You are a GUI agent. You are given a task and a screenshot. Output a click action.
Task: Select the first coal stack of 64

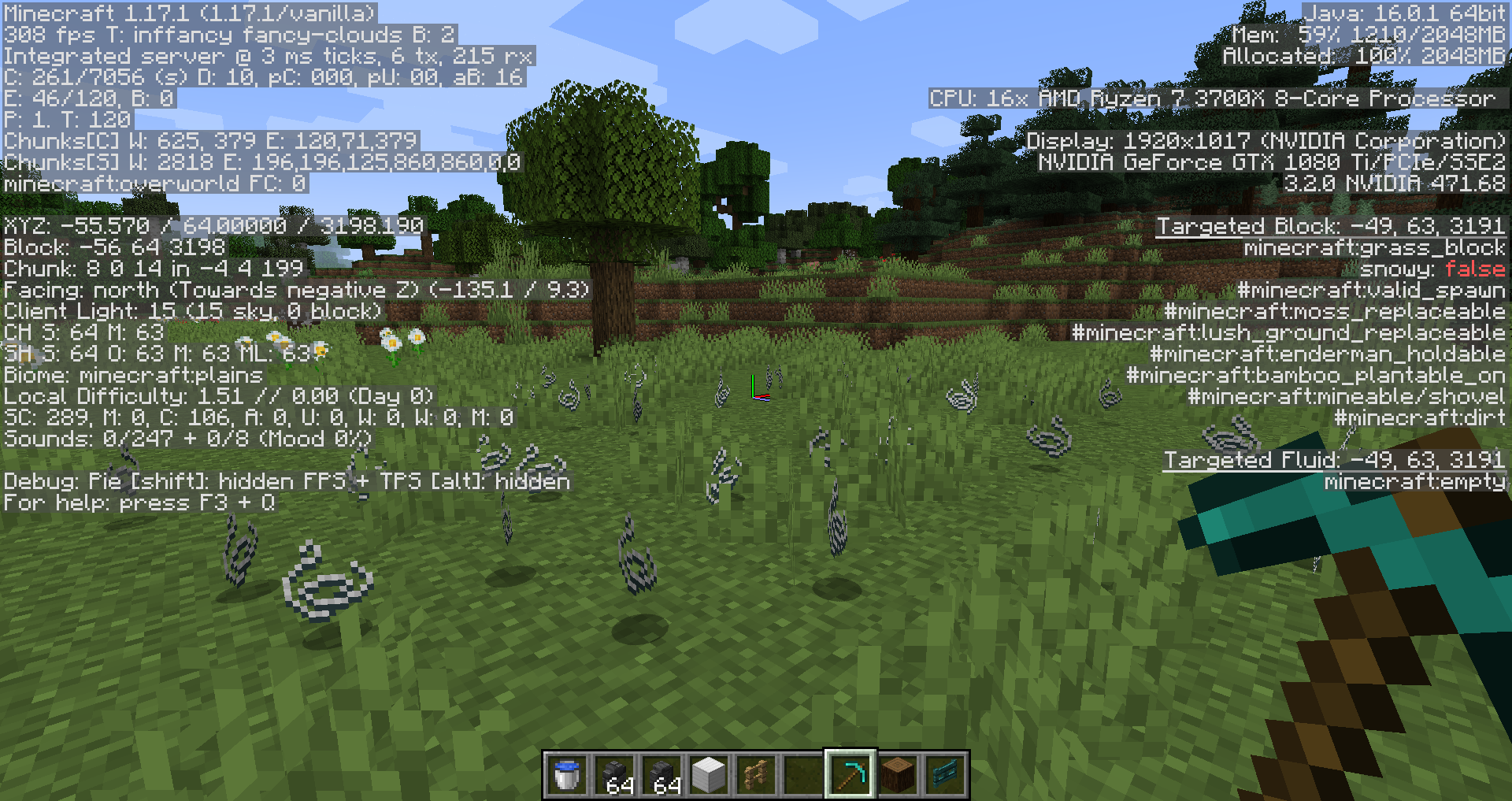pos(613,773)
